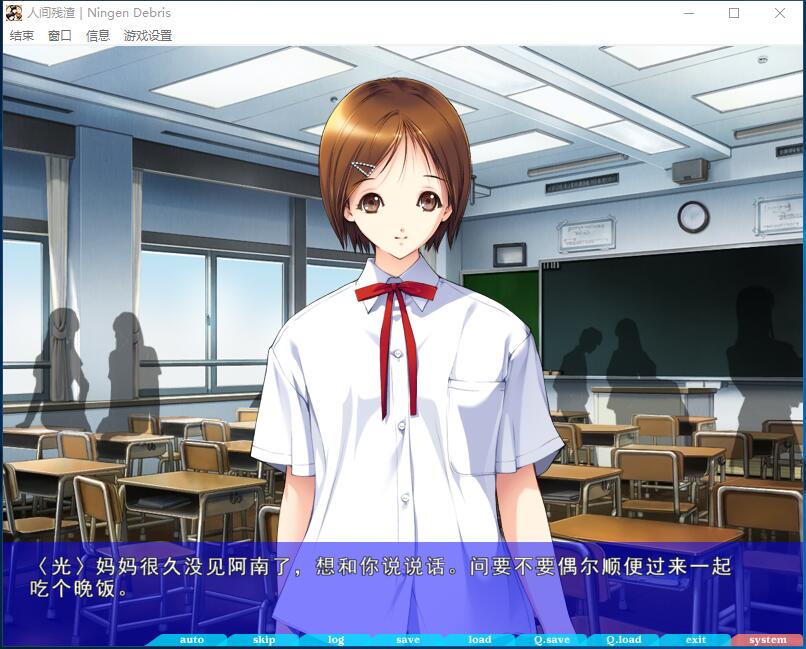Click the Q.save quick save button
Viewport: 806px width, 649px height.
tap(552, 640)
